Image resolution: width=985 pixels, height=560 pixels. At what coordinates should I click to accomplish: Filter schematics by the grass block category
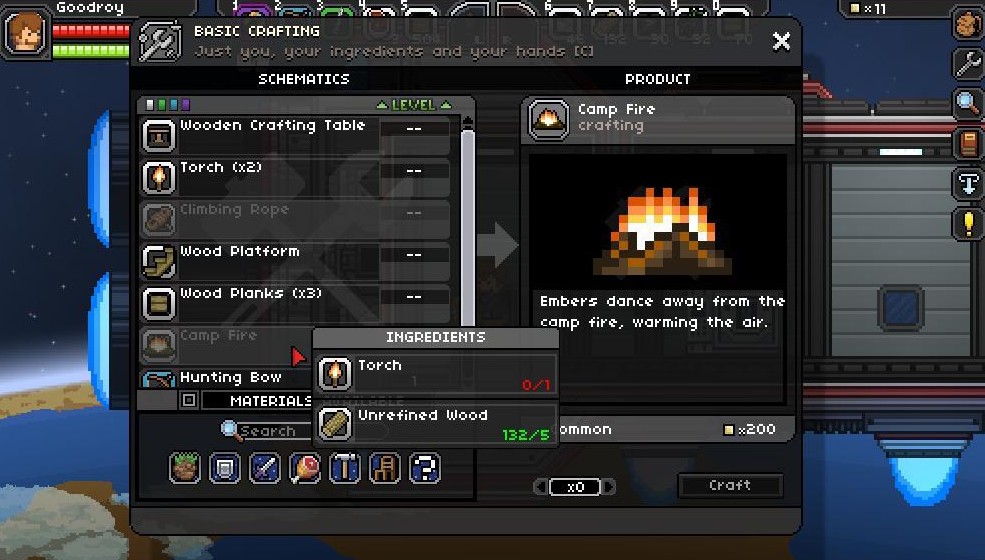click(x=185, y=468)
